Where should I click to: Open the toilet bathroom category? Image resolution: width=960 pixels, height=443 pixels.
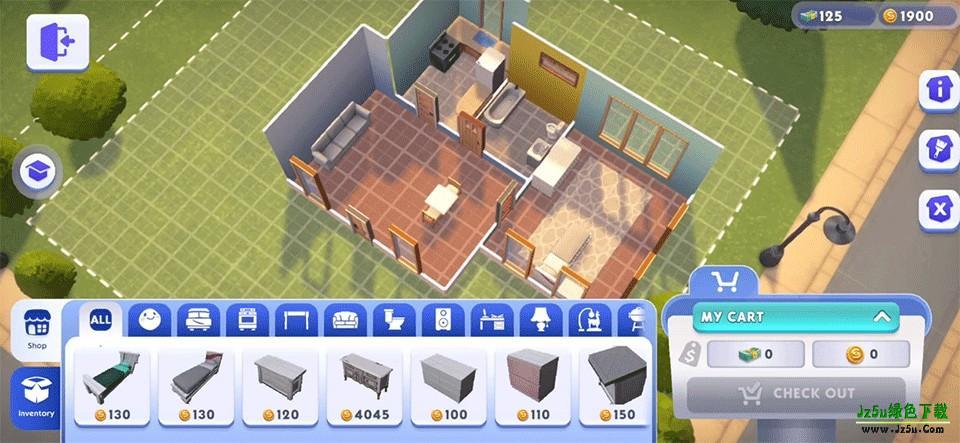point(393,320)
